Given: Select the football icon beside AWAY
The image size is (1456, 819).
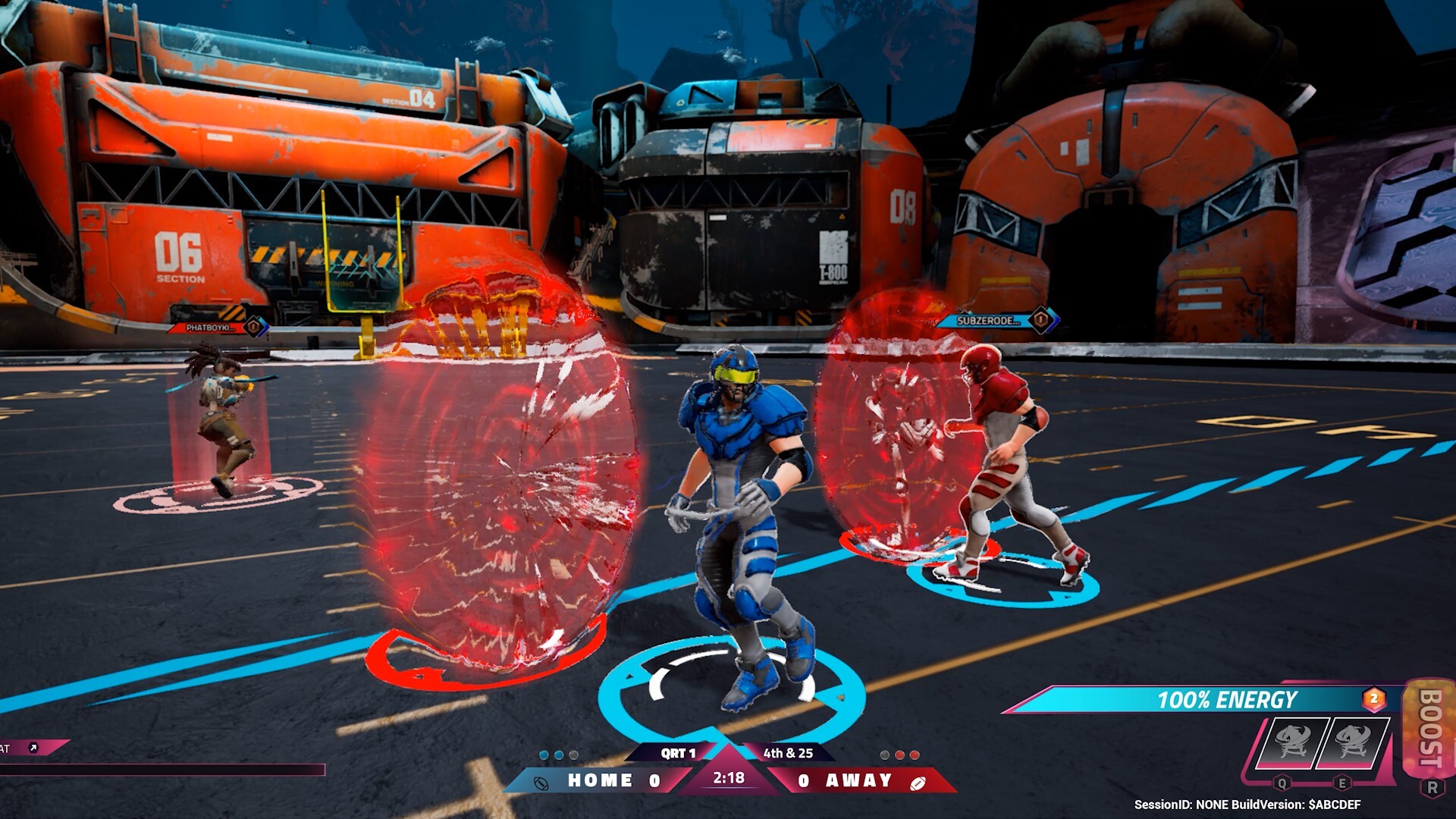Looking at the screenshot, I should pyautogui.click(x=918, y=783).
